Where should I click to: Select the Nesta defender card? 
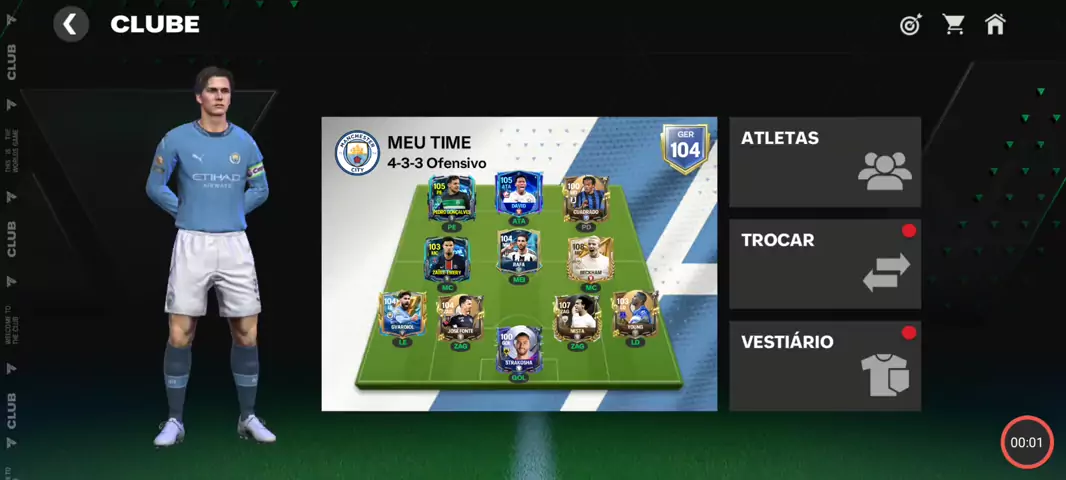coord(577,316)
